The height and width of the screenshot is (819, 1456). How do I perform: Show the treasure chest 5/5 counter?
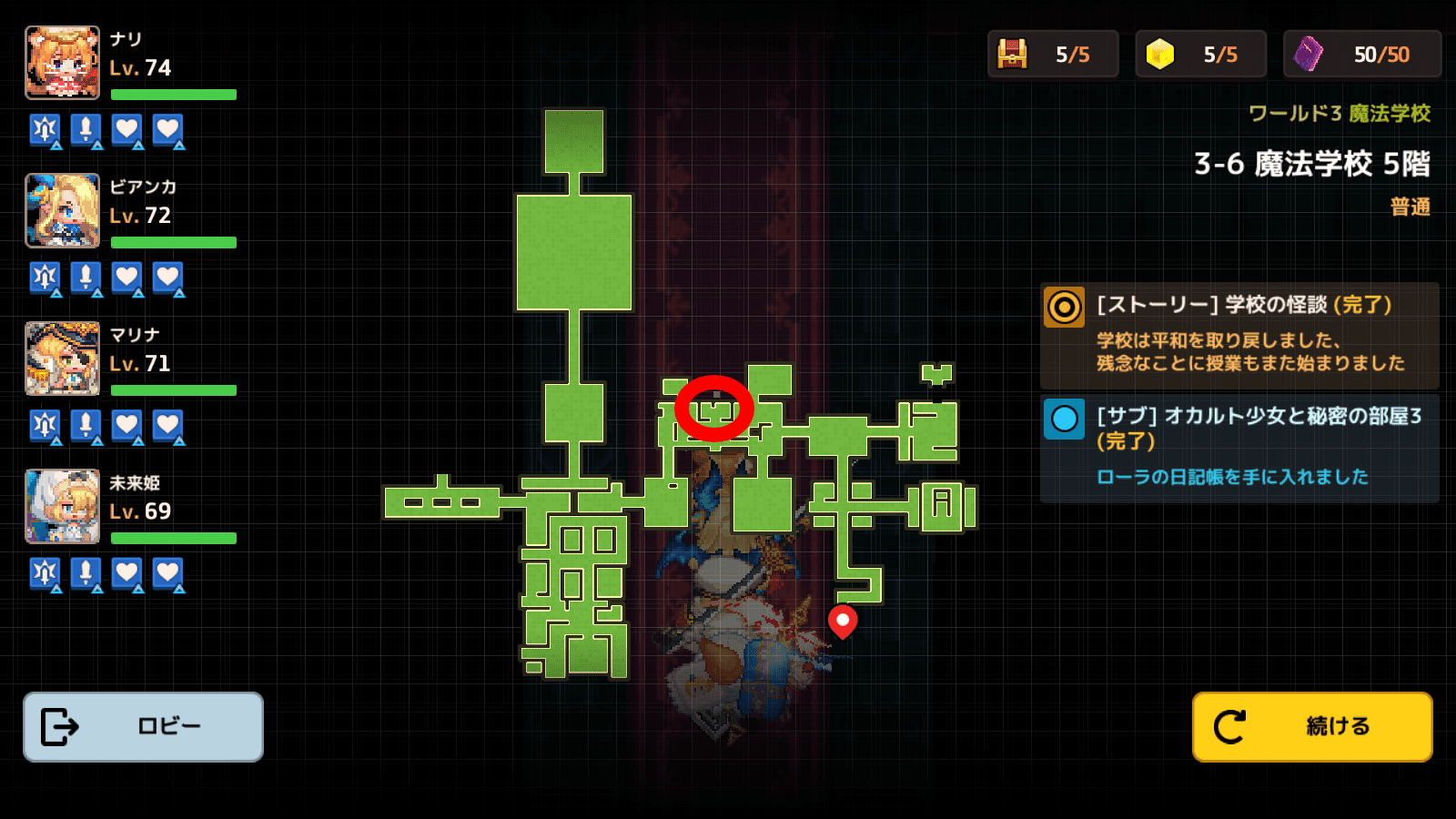1053,55
